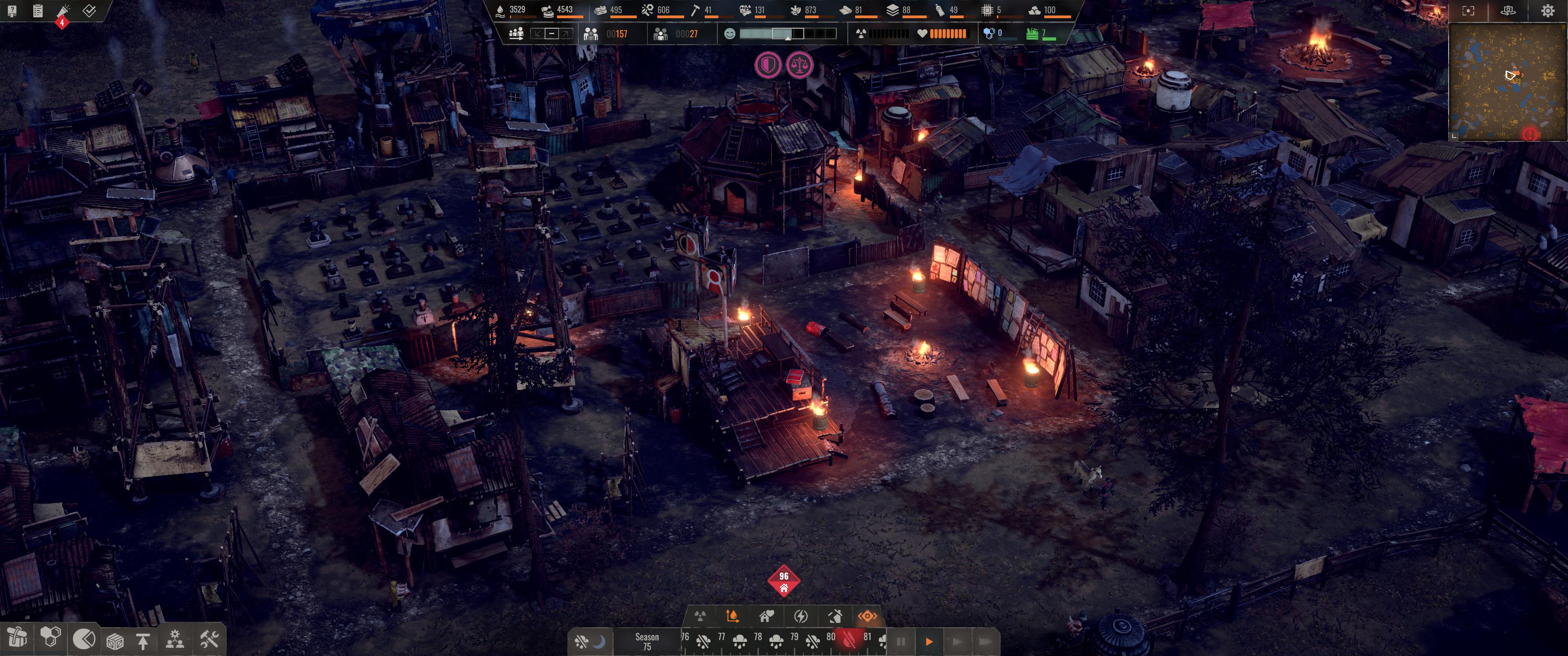This screenshot has width=1568, height=656.
Task: Activate the pink scales edict icon
Action: [x=799, y=65]
